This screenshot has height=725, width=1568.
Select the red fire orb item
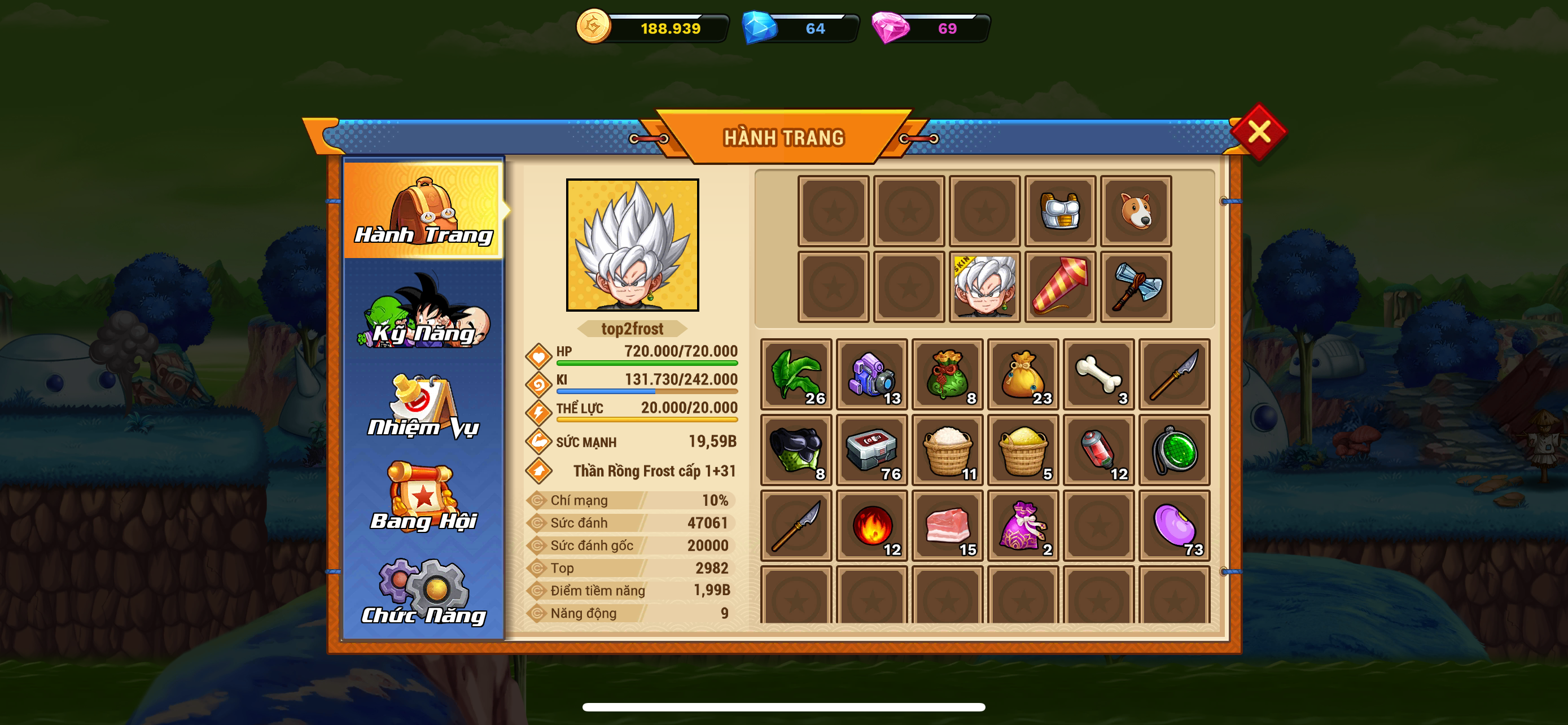tap(871, 525)
